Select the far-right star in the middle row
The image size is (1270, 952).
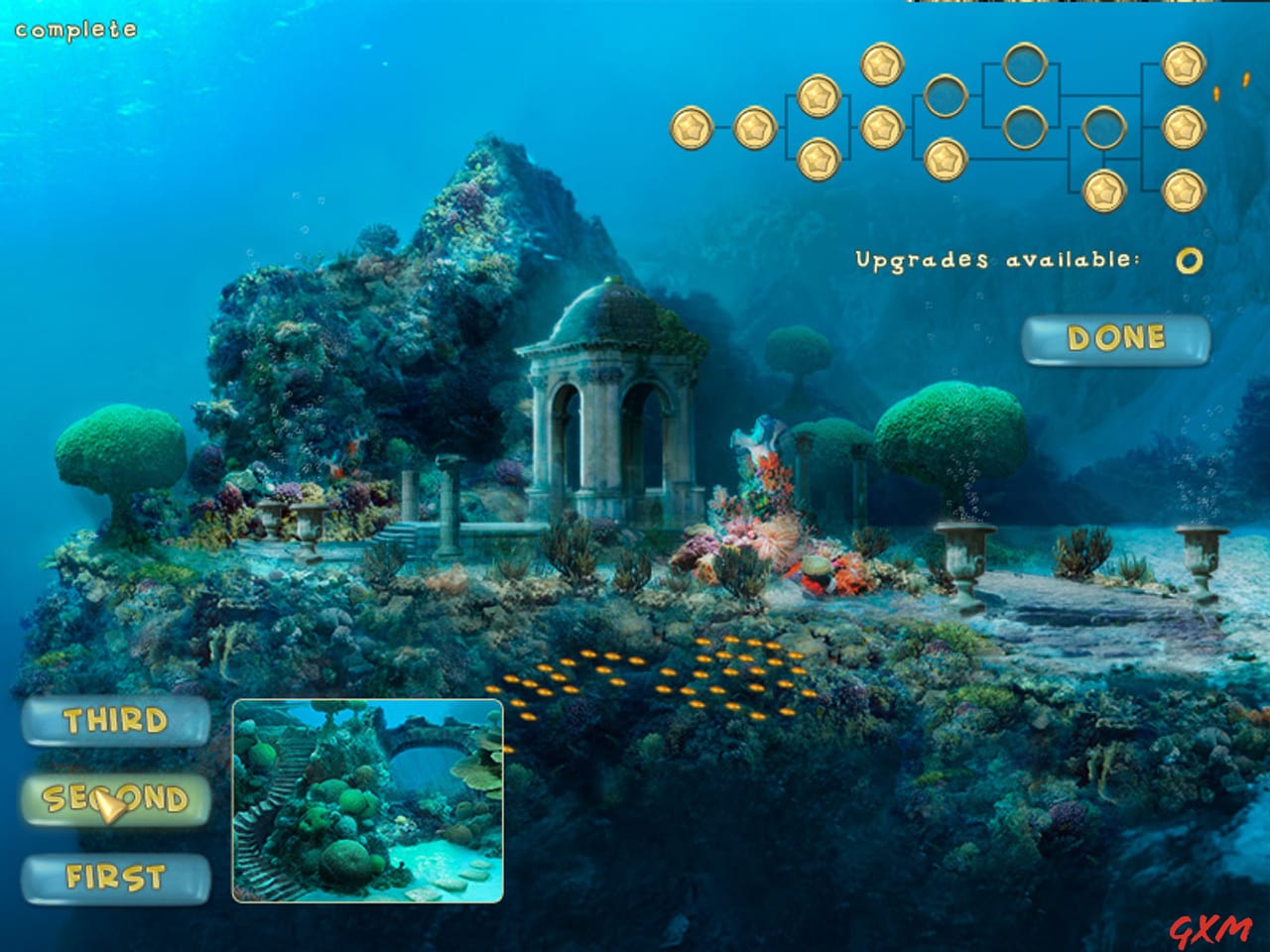(1184, 126)
